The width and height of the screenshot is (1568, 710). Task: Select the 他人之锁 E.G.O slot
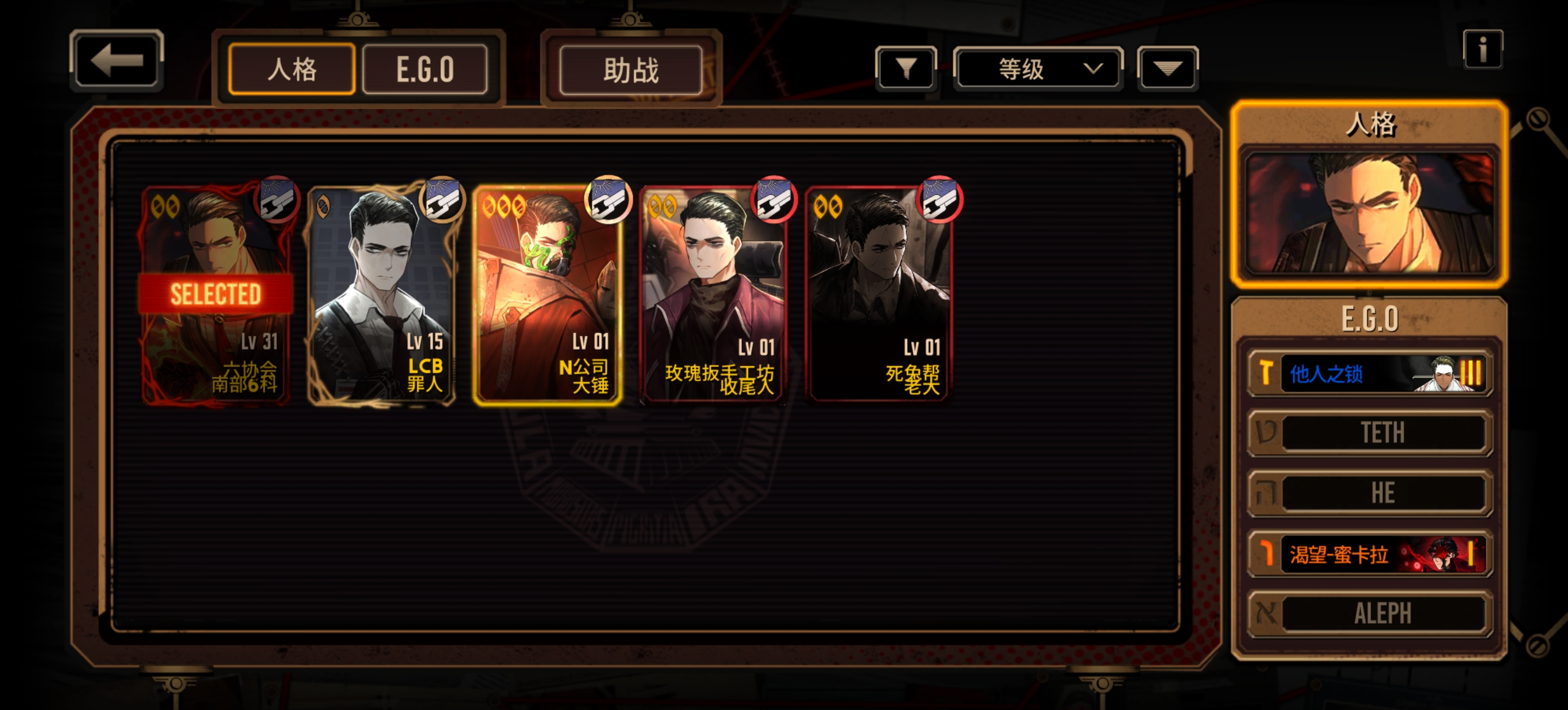click(x=1369, y=373)
